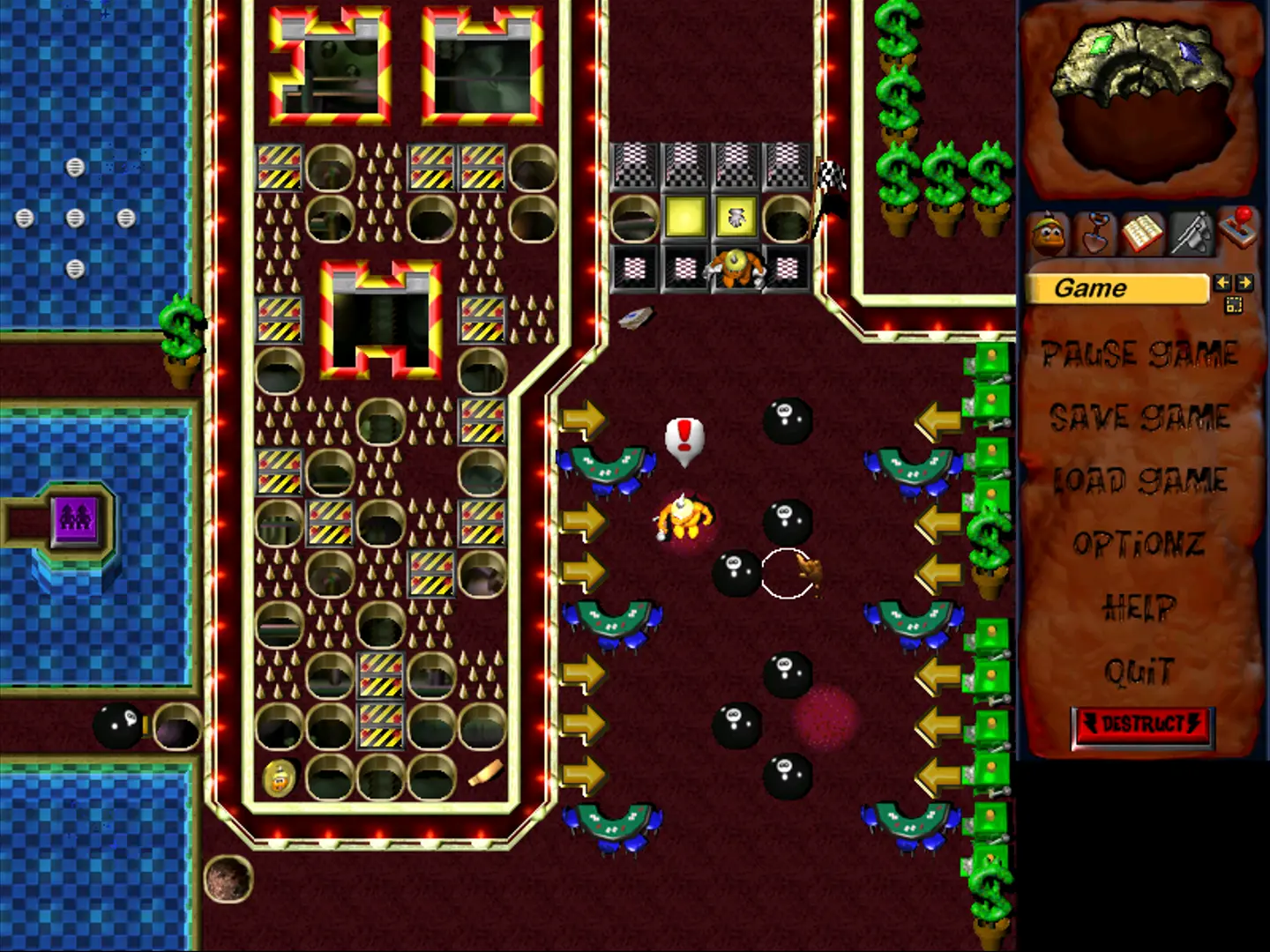Click the Pause Game menu entry
The width and height of the screenshot is (1270, 952).
coord(1139,354)
